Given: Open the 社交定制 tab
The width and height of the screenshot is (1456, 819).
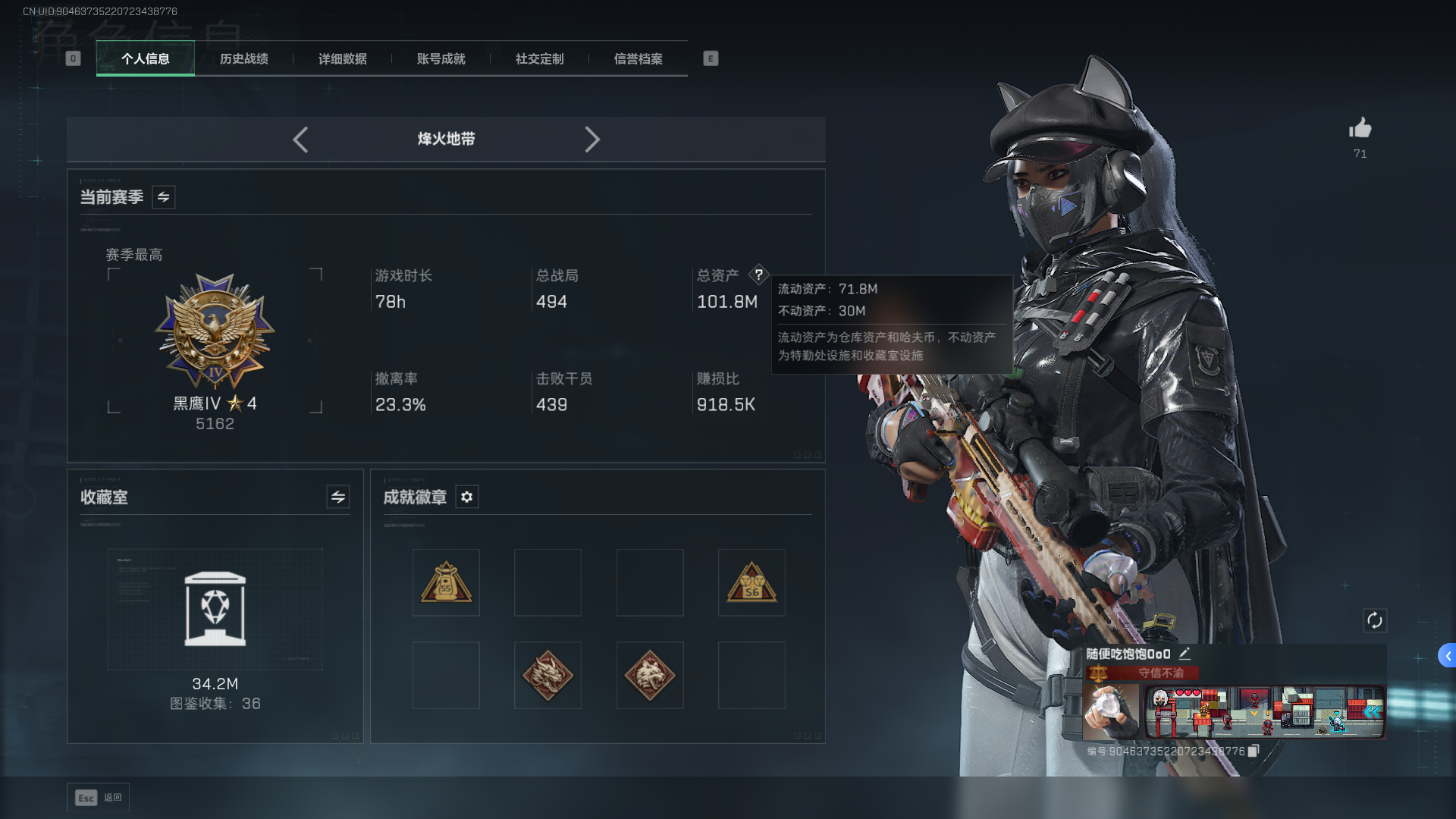Looking at the screenshot, I should click(x=539, y=58).
